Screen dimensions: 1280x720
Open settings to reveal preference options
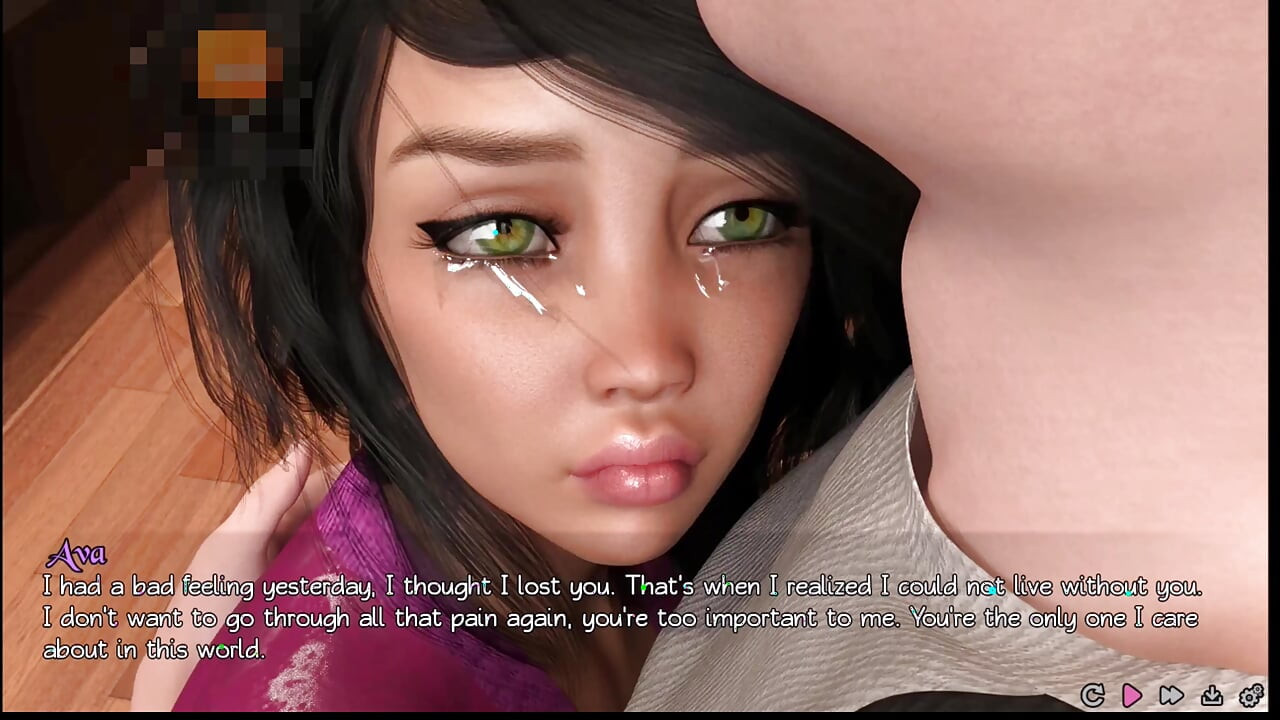1250,695
